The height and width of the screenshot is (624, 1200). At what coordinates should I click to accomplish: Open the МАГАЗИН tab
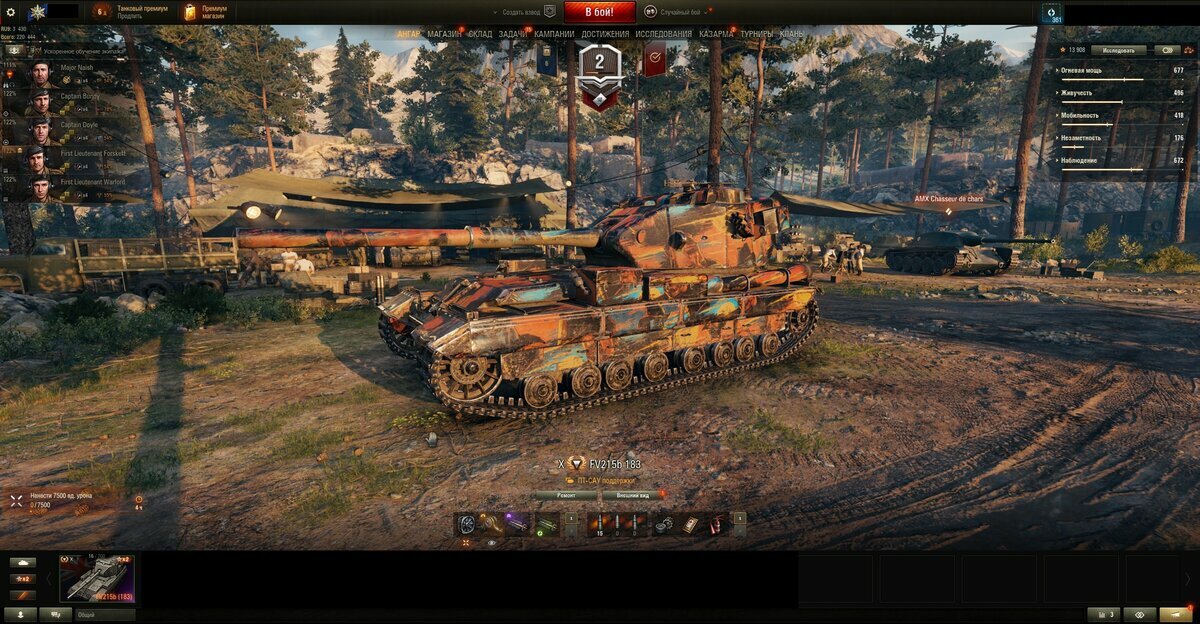[444, 34]
